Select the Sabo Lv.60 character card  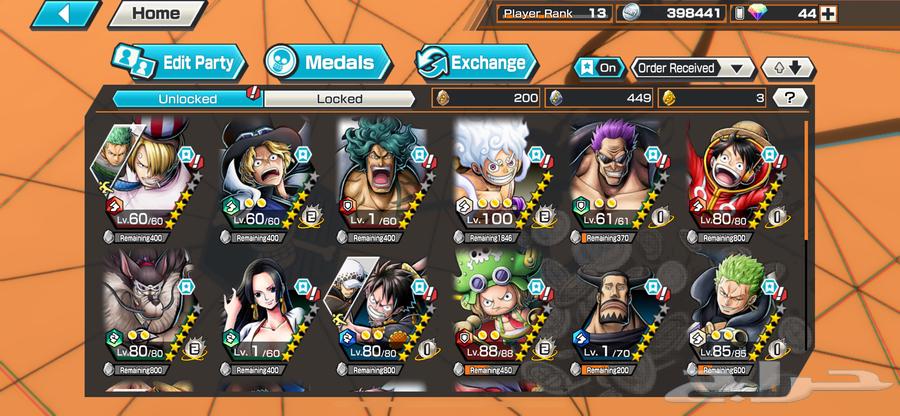coord(264,176)
